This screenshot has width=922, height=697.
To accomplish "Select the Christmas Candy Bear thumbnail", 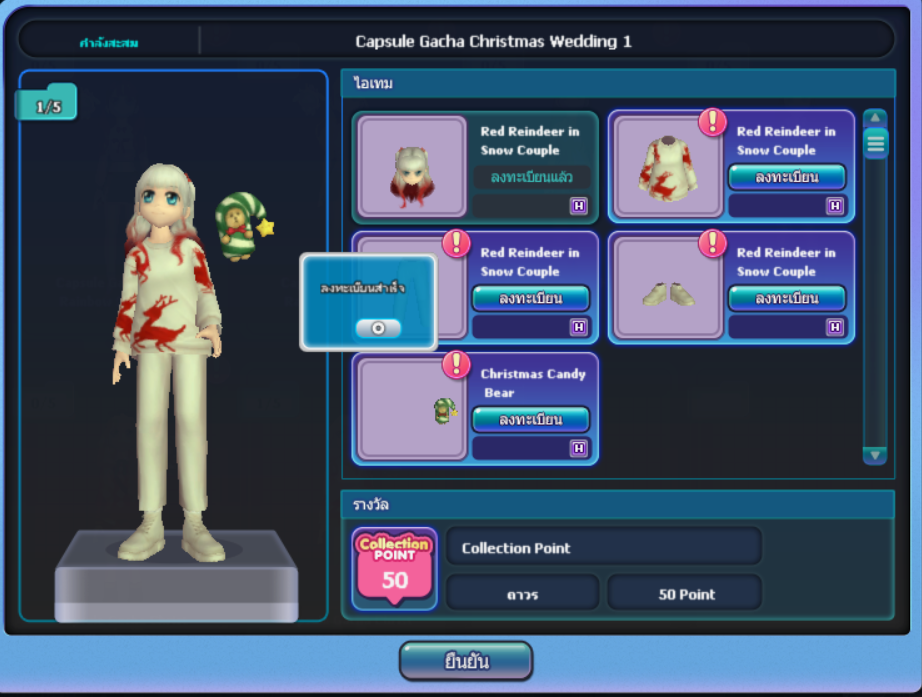I will pyautogui.click(x=412, y=409).
